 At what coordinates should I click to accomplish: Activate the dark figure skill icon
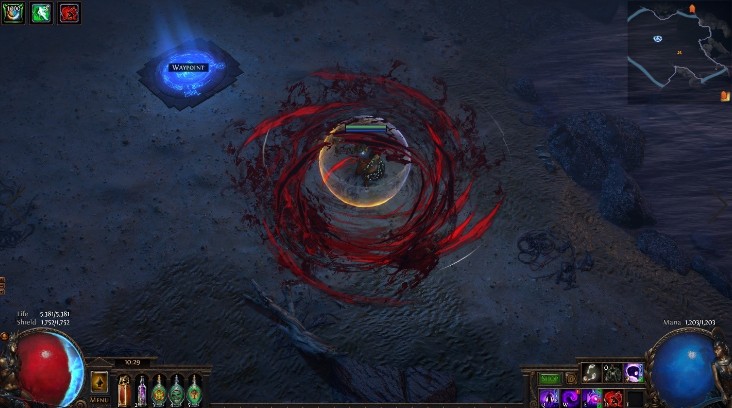(x=611, y=373)
